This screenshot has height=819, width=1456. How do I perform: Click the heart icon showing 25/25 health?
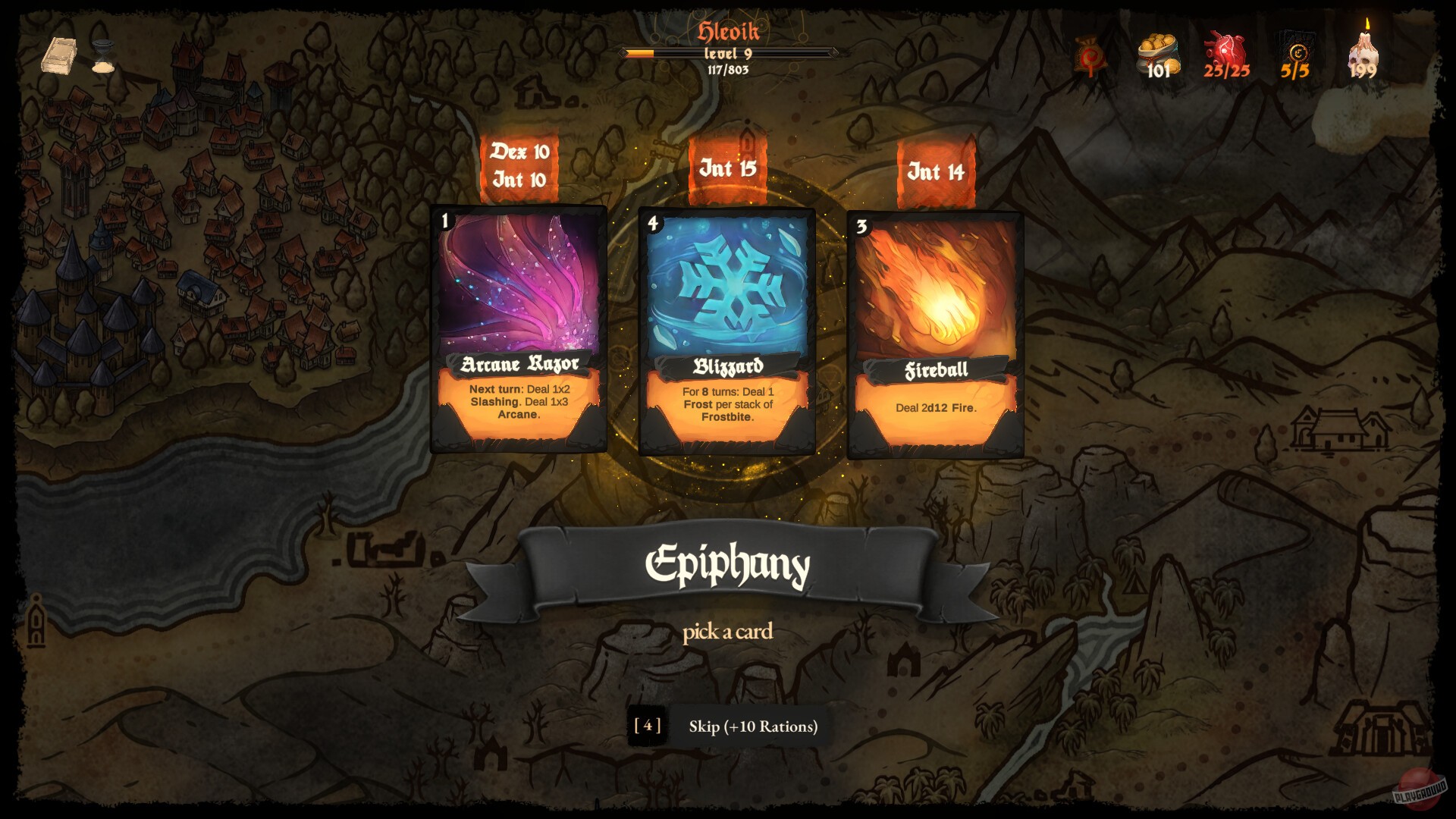[x=1228, y=53]
